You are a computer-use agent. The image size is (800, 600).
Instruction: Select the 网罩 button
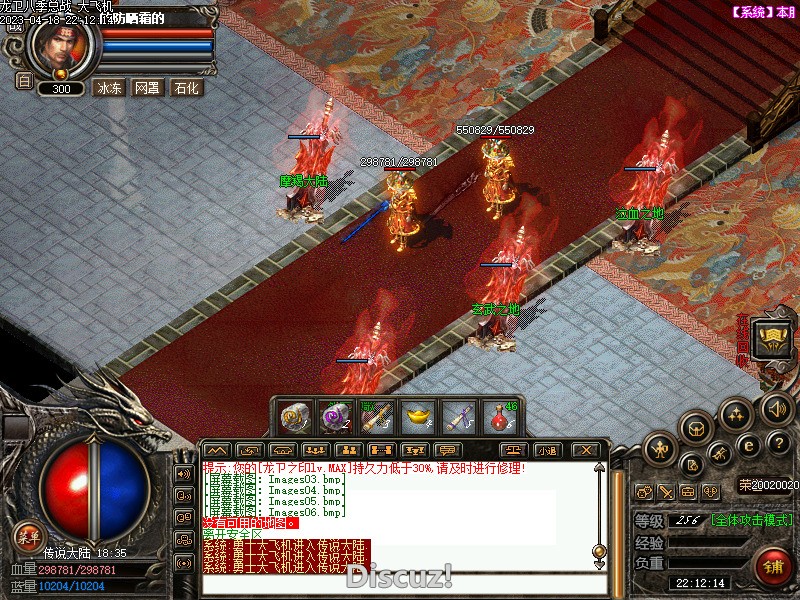click(x=147, y=88)
